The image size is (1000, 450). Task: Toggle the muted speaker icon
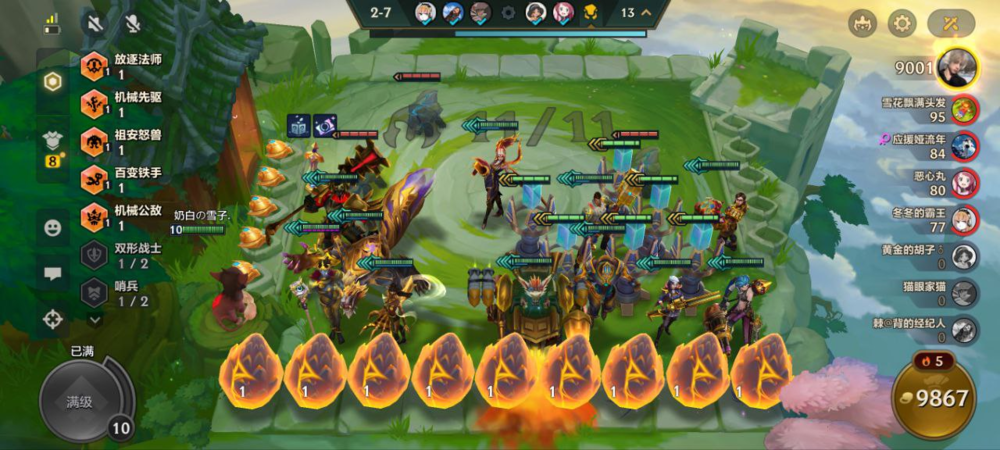coord(96,22)
